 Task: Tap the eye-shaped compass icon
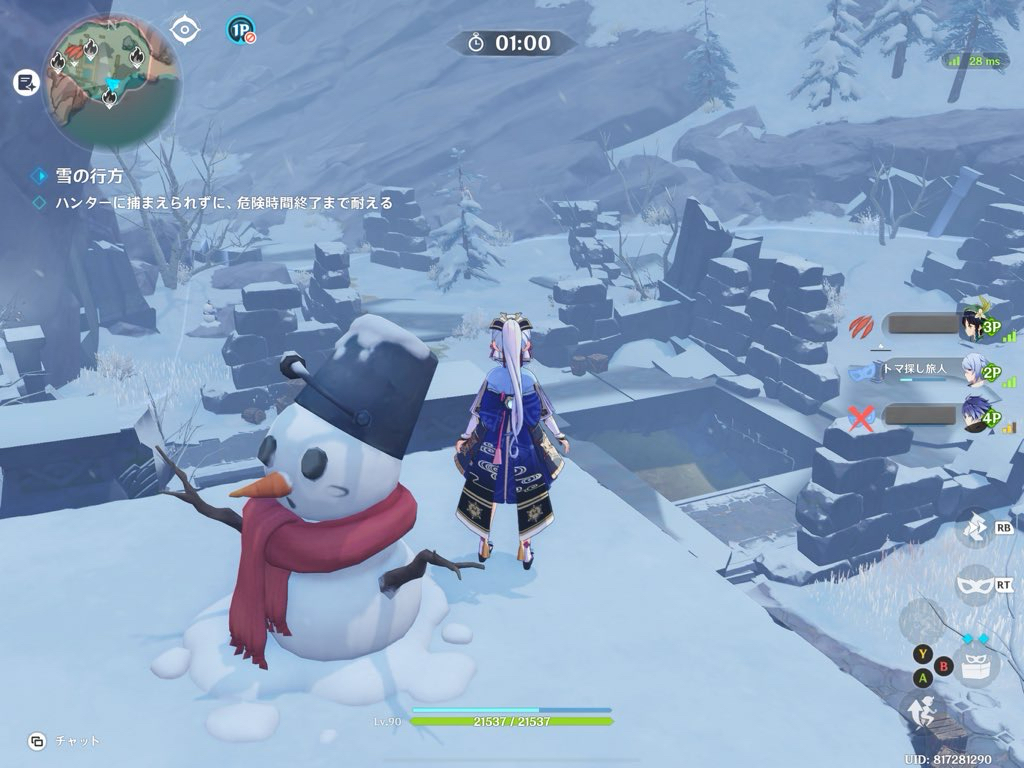click(185, 30)
